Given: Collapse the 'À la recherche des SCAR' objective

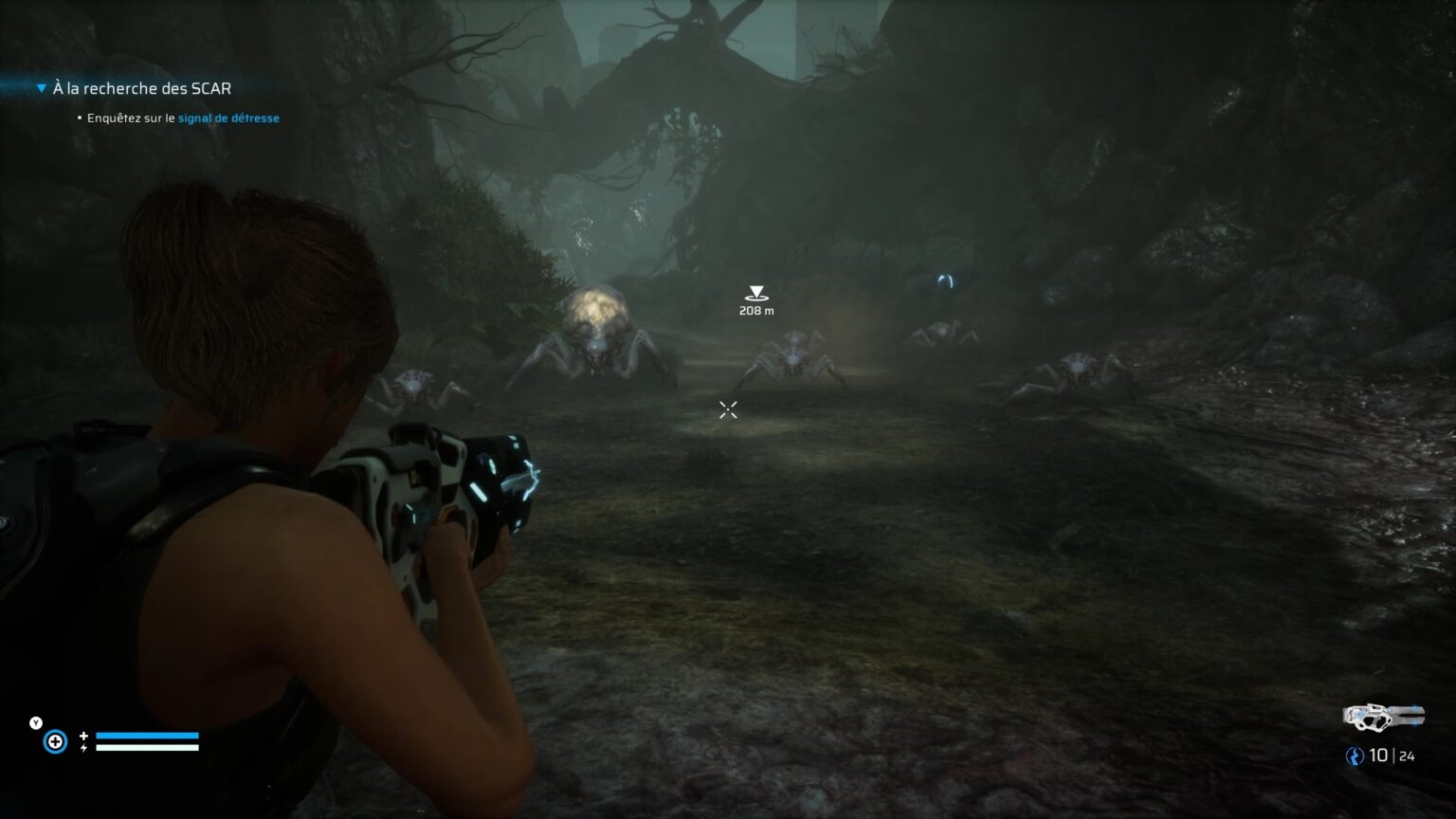Looking at the screenshot, I should (41, 86).
